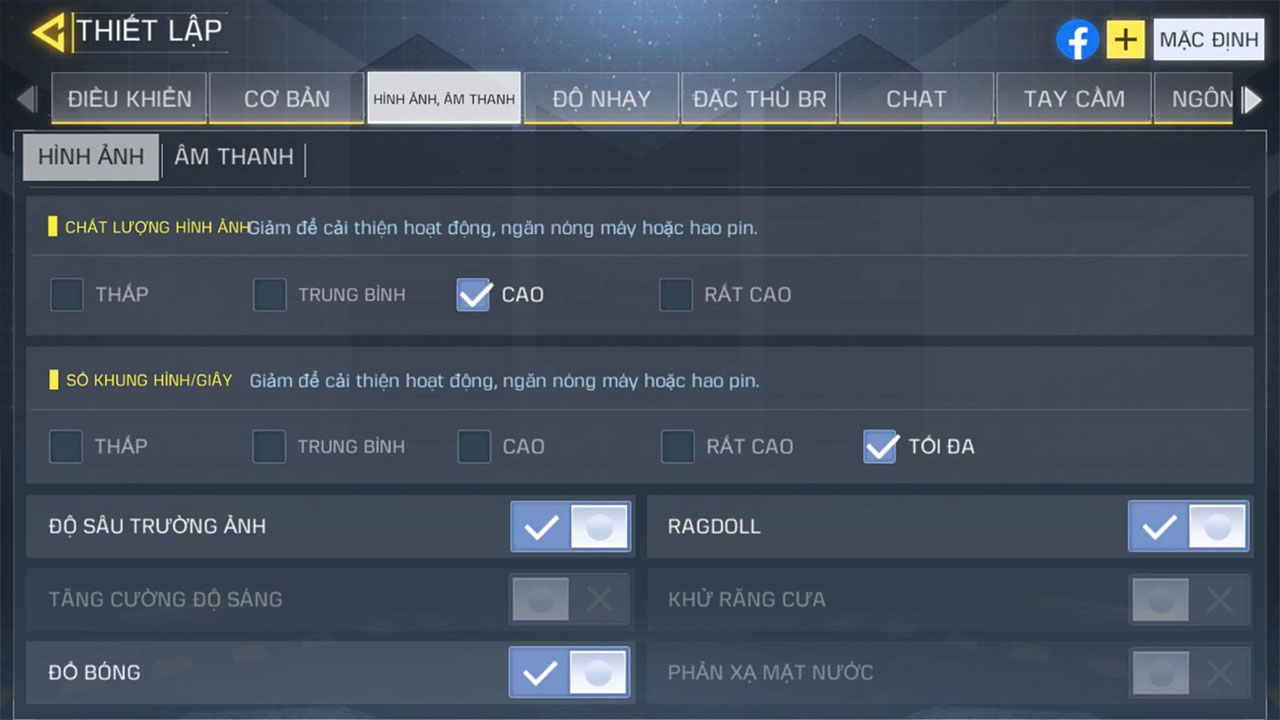1280x720 pixels.
Task: Open the ĐỘ NHẠY settings tab
Action: 601,98
